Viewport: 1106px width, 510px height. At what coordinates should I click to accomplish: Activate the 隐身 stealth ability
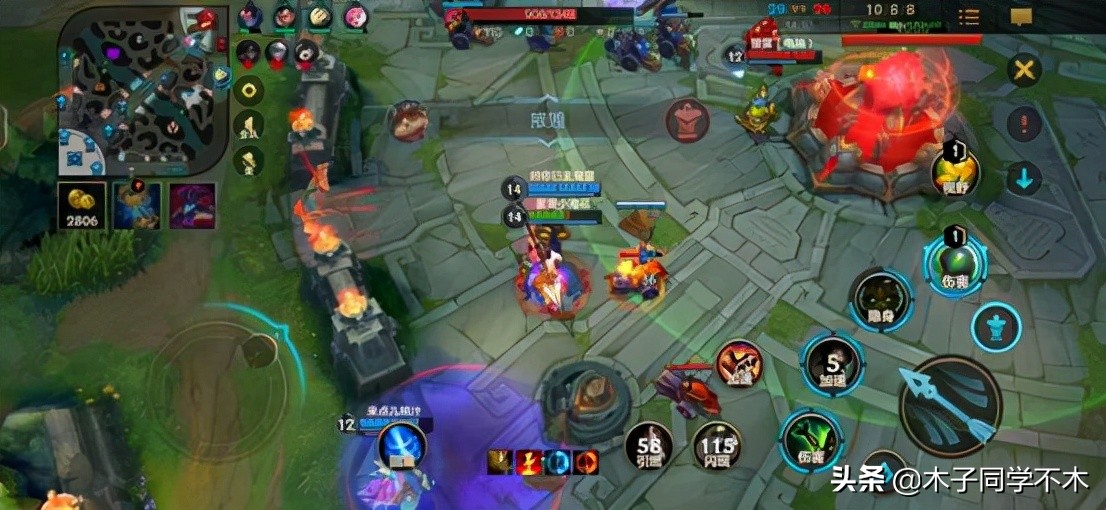[x=880, y=300]
